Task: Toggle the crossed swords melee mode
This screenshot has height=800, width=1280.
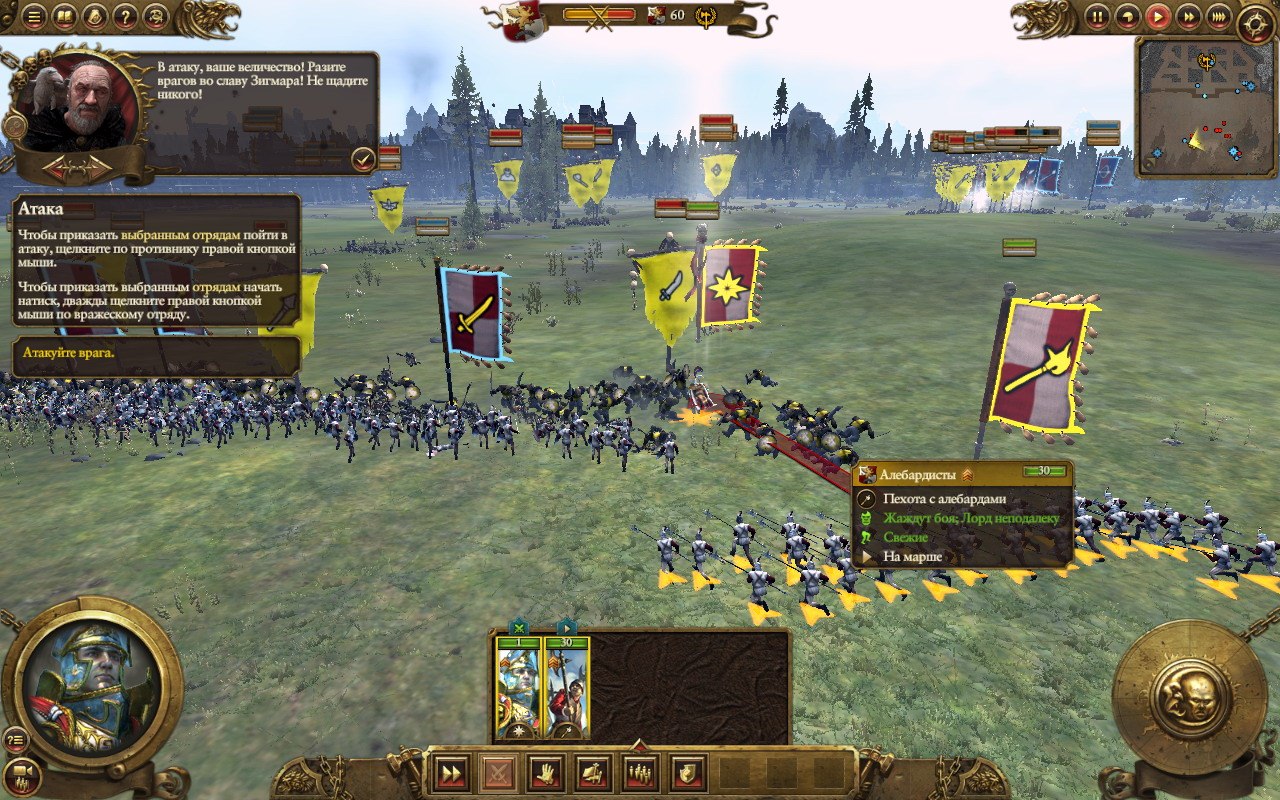Action: [x=498, y=772]
